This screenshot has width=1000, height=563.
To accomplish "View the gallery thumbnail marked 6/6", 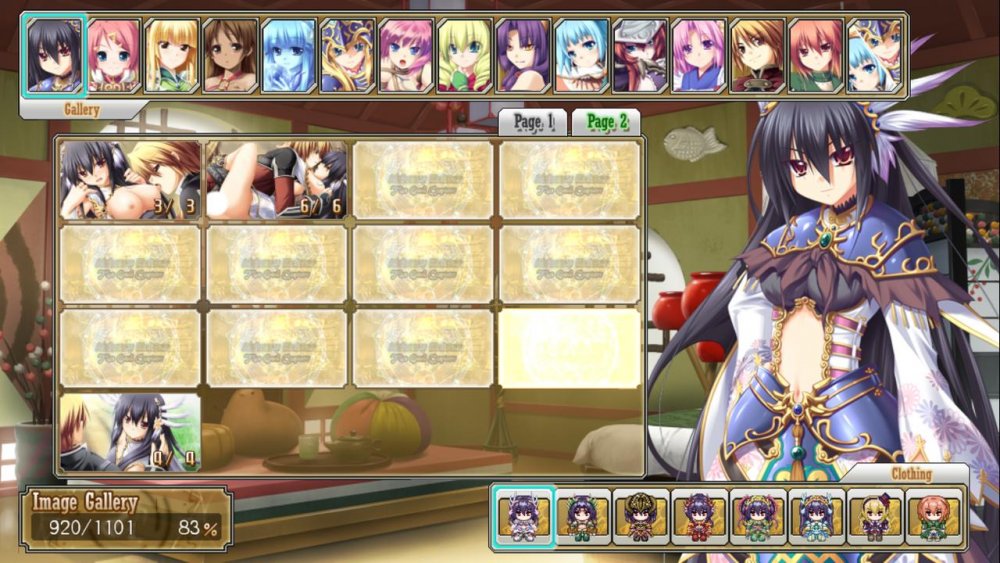I will click(276, 180).
